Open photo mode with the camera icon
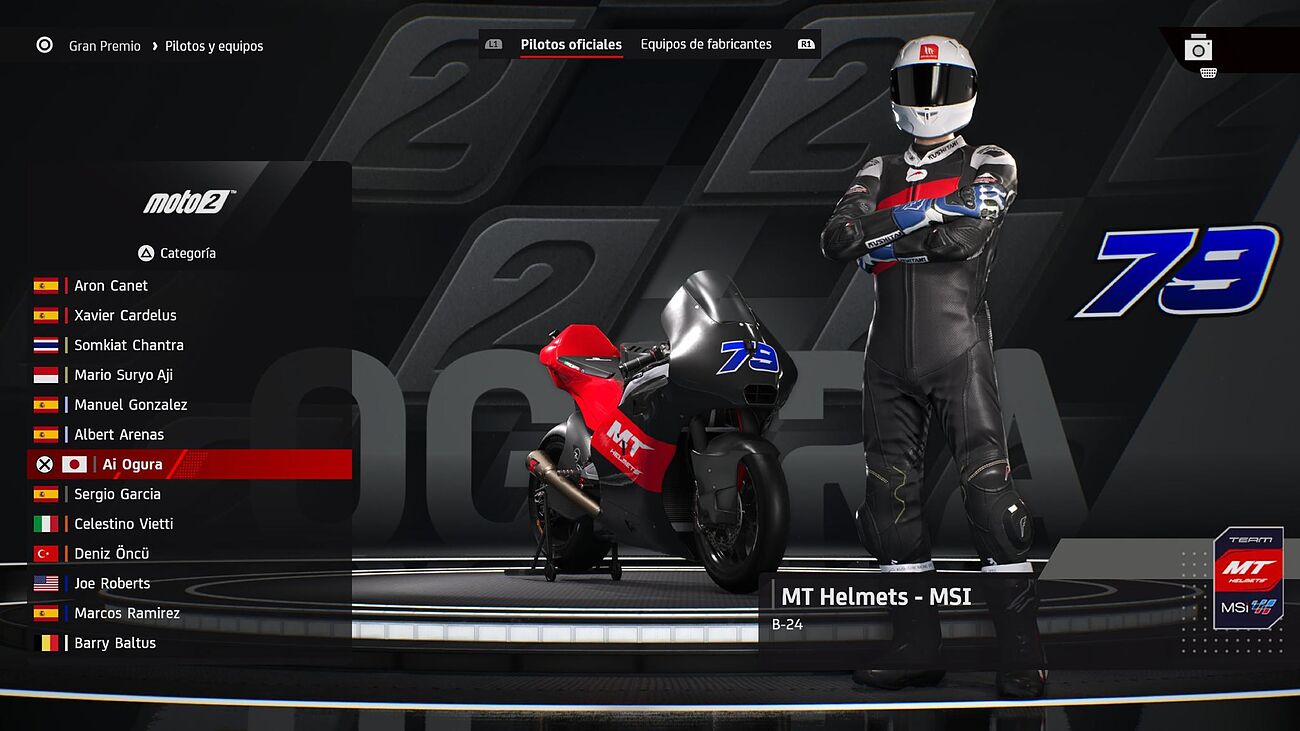The width and height of the screenshot is (1300, 731). coord(1198,48)
